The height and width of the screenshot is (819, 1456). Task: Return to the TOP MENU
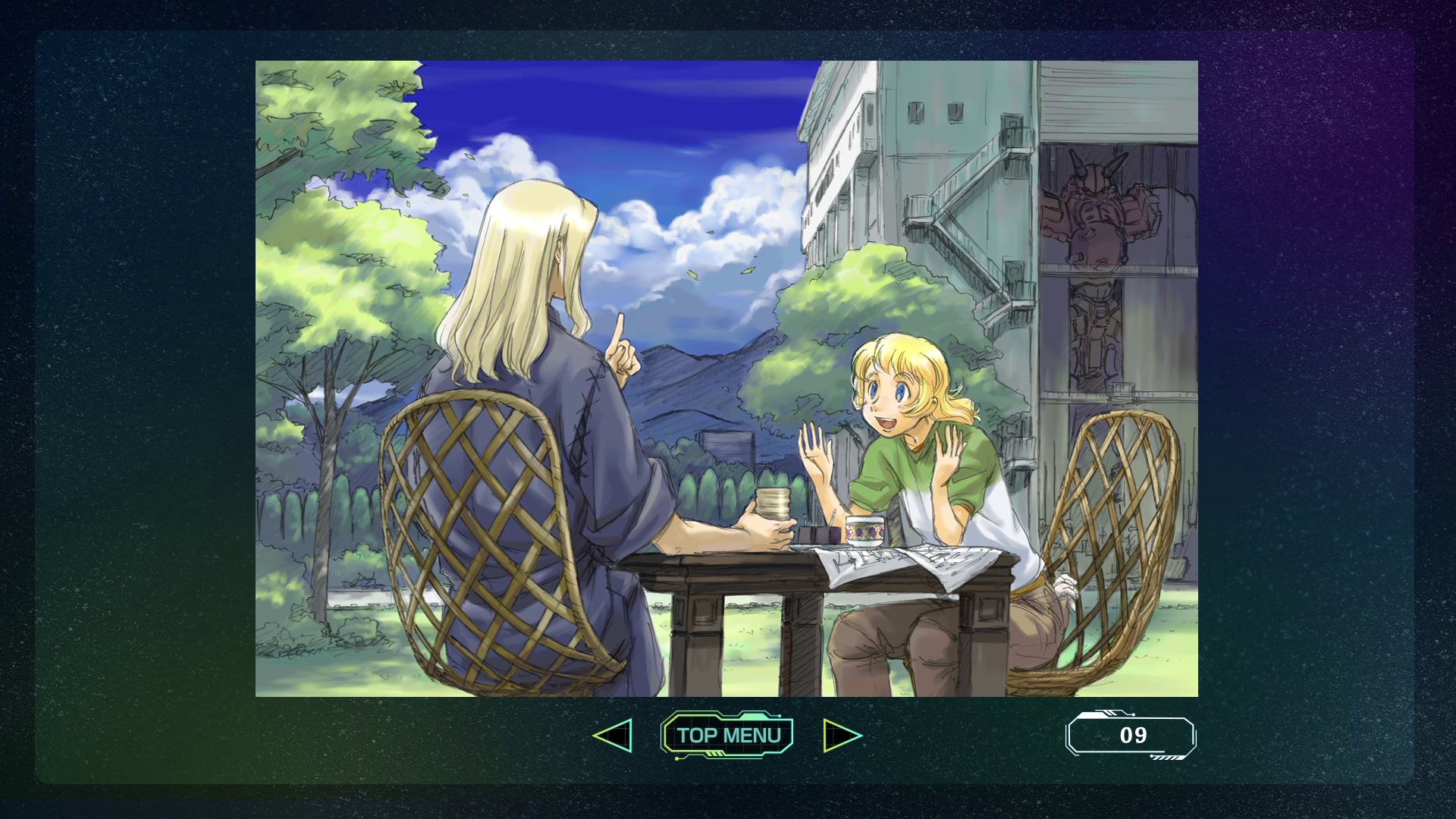pyautogui.click(x=727, y=735)
